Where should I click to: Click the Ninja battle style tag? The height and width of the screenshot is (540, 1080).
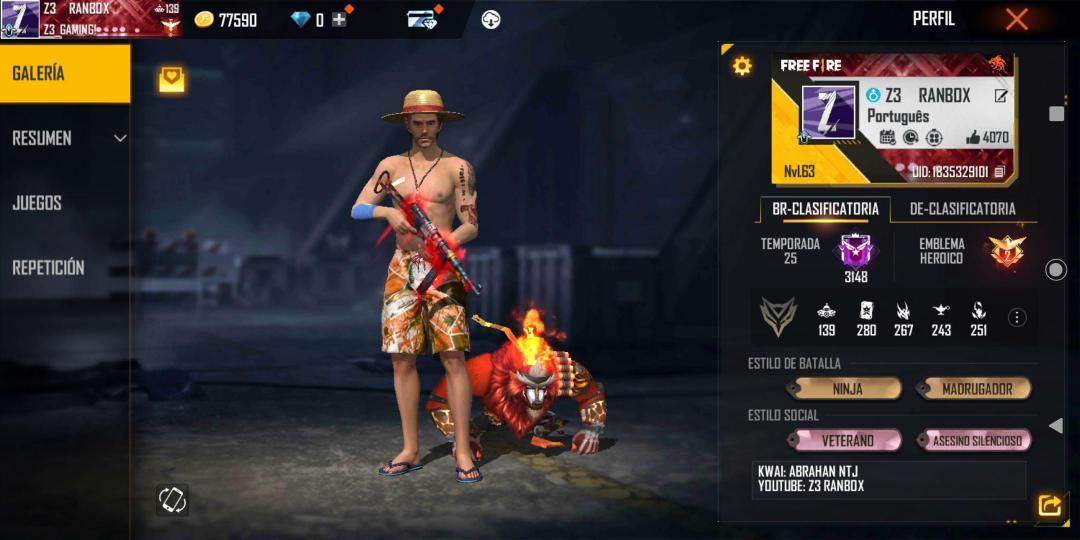(846, 389)
